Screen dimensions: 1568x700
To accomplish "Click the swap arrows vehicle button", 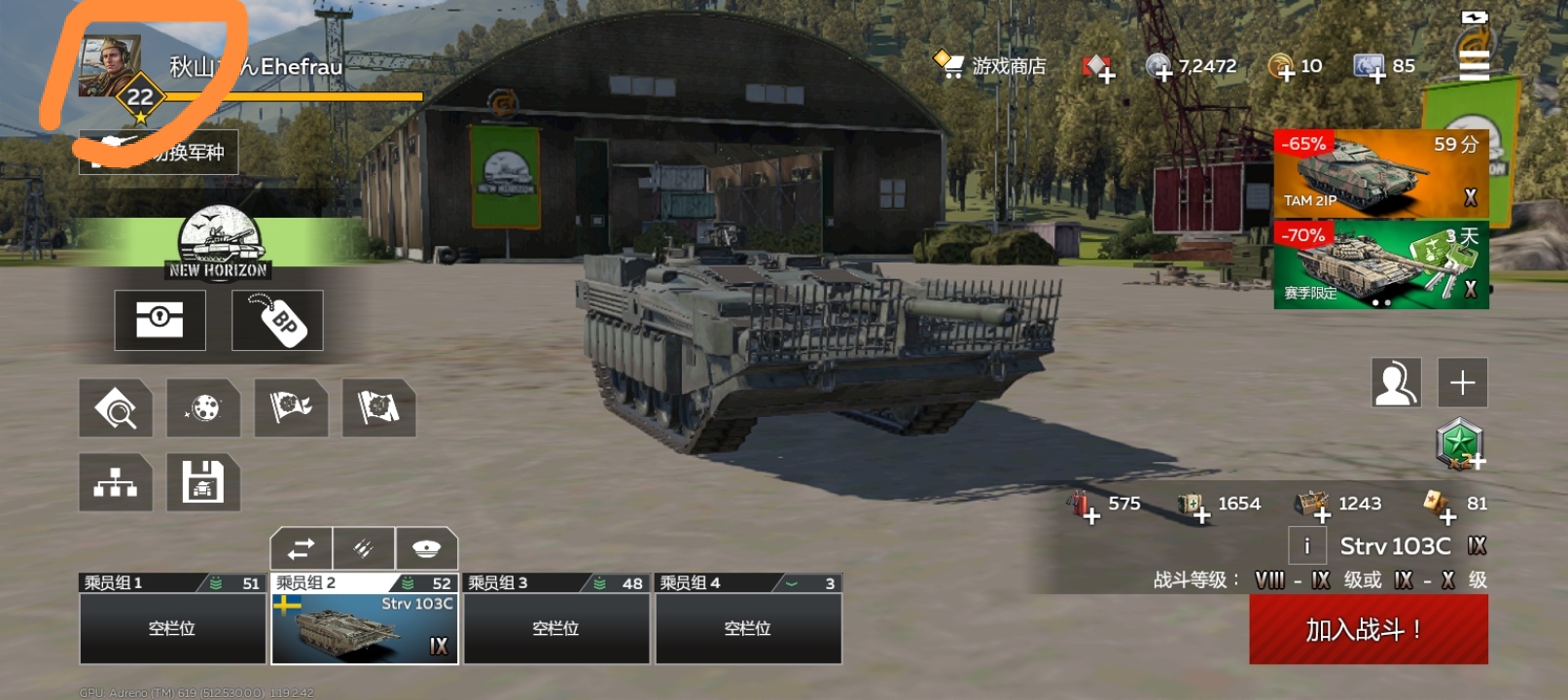I will pos(302,548).
